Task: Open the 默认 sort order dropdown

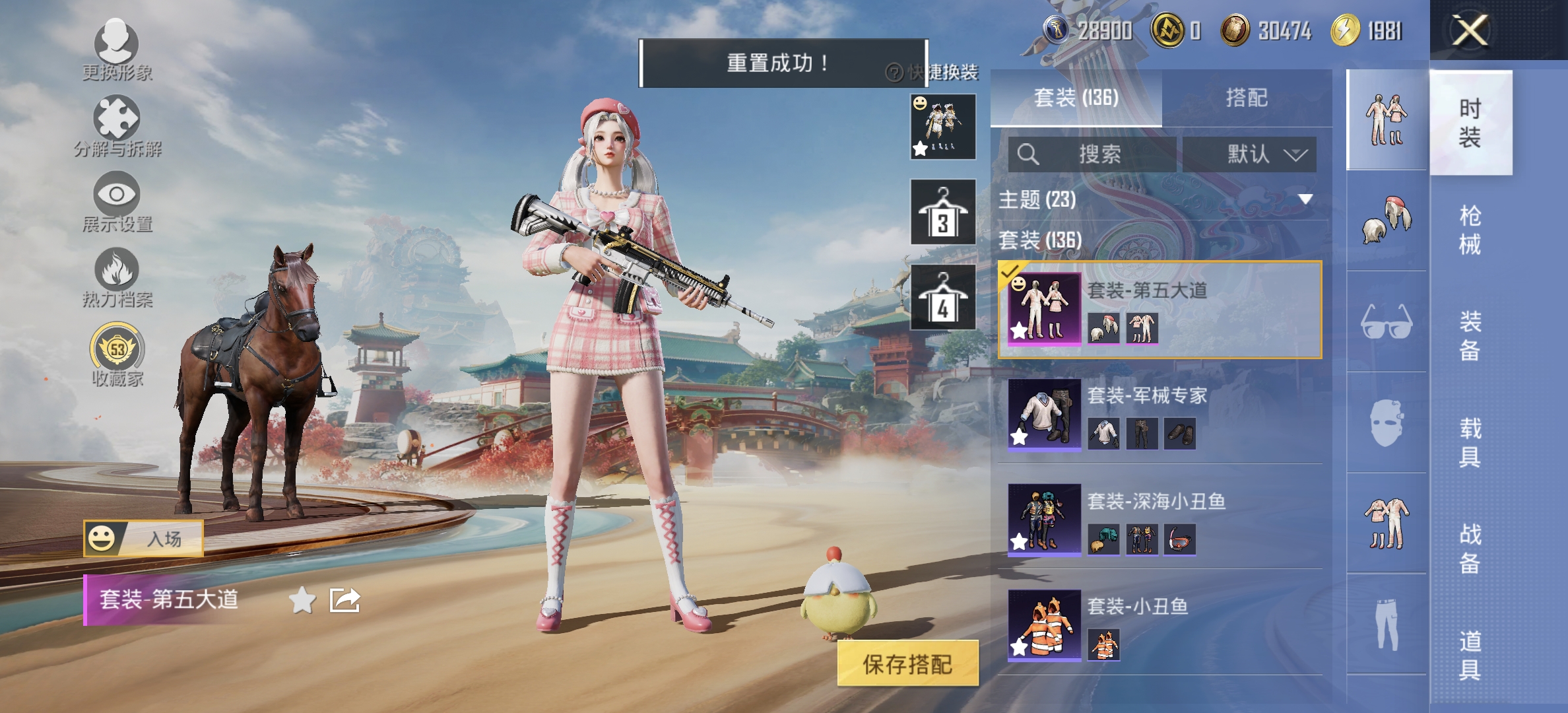Action: (x=1251, y=154)
